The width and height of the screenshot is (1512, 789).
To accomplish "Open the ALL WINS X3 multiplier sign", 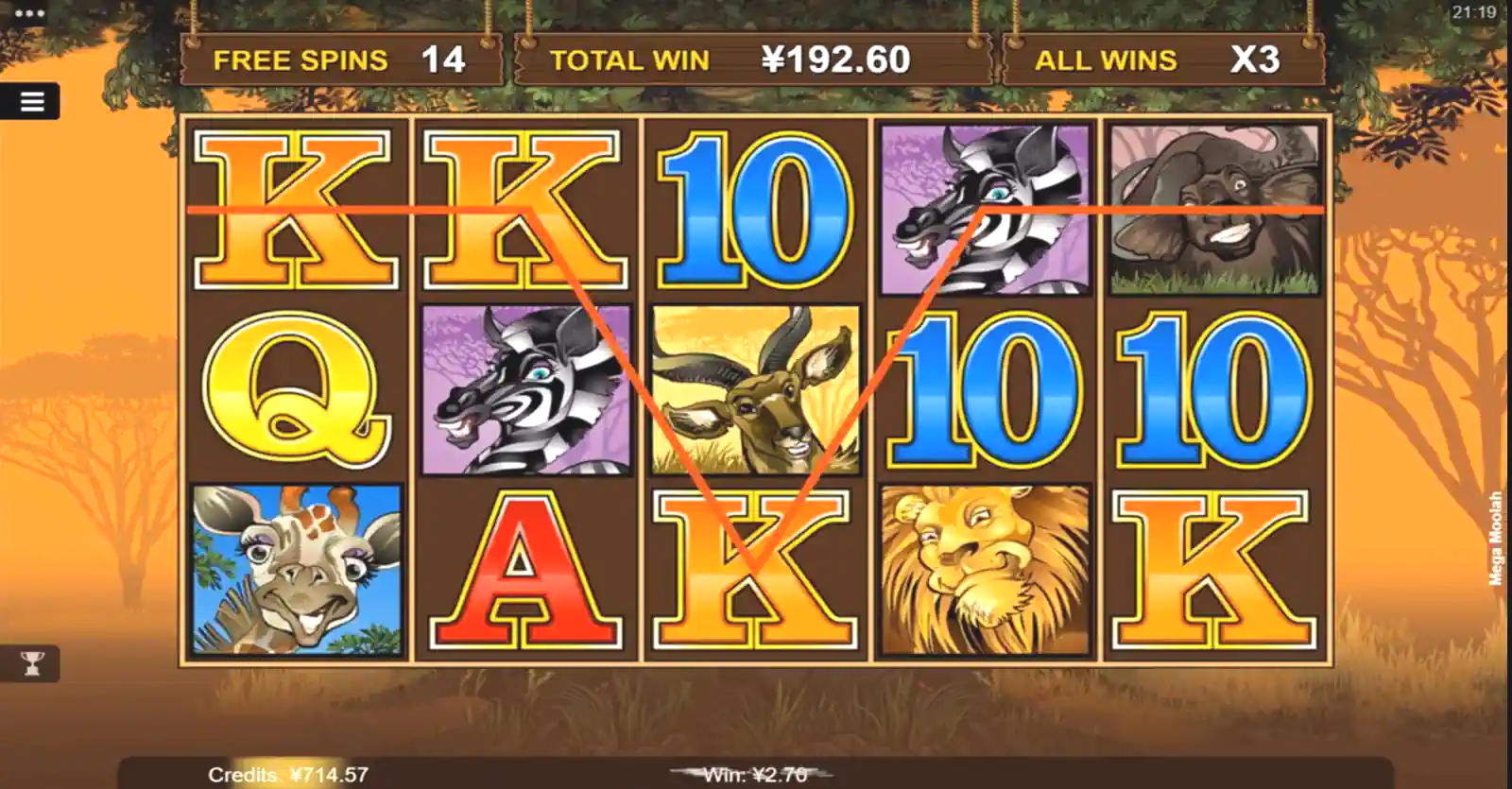I will point(1162,60).
